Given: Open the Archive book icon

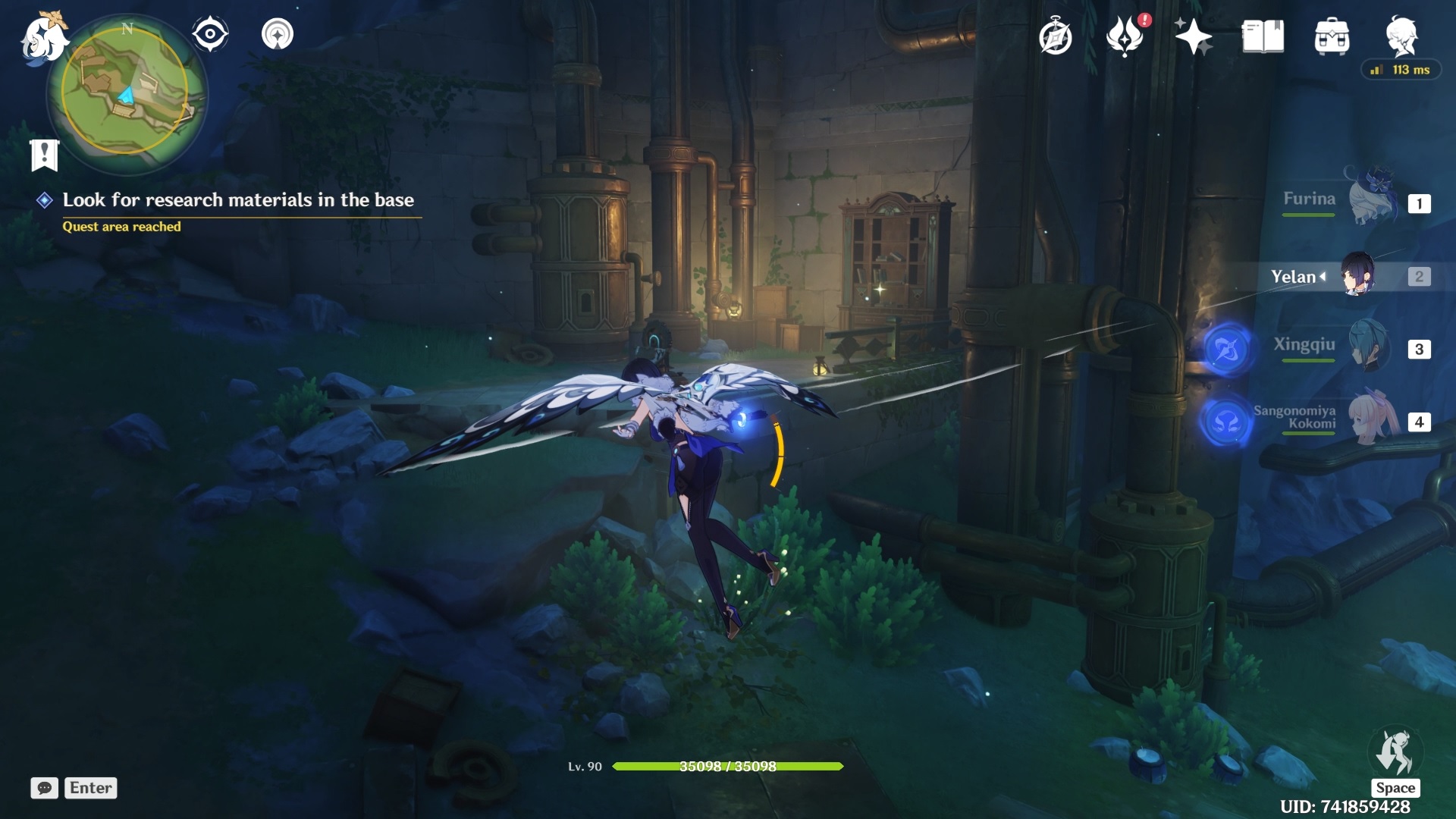Looking at the screenshot, I should [x=1263, y=36].
